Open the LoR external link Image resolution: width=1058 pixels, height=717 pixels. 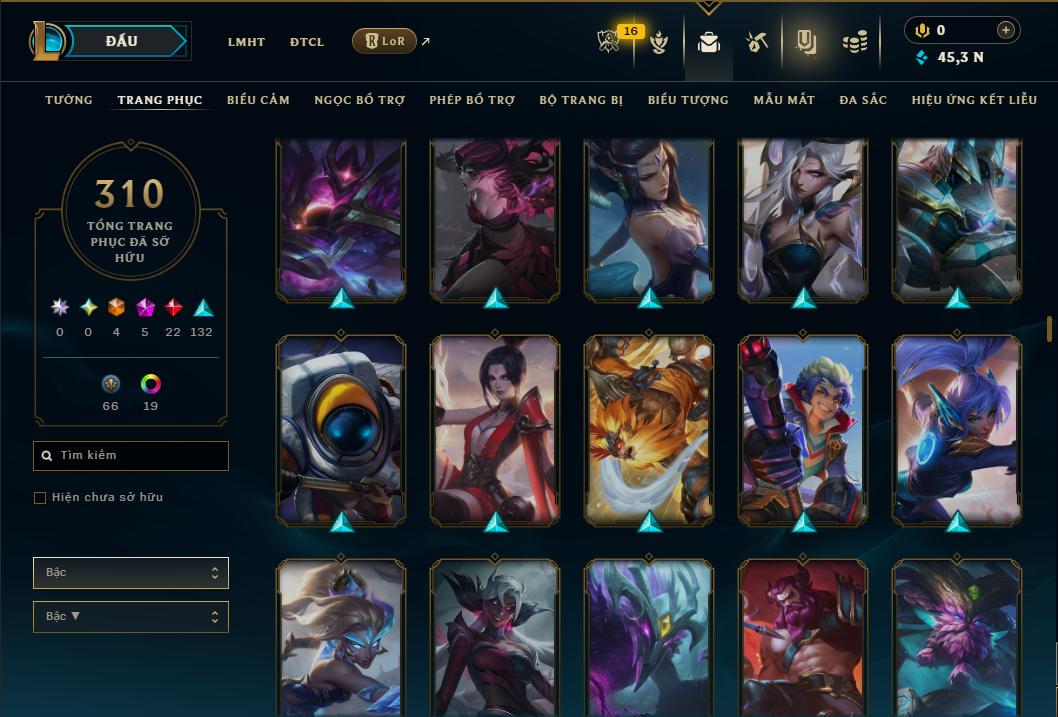pyautogui.click(x=385, y=41)
